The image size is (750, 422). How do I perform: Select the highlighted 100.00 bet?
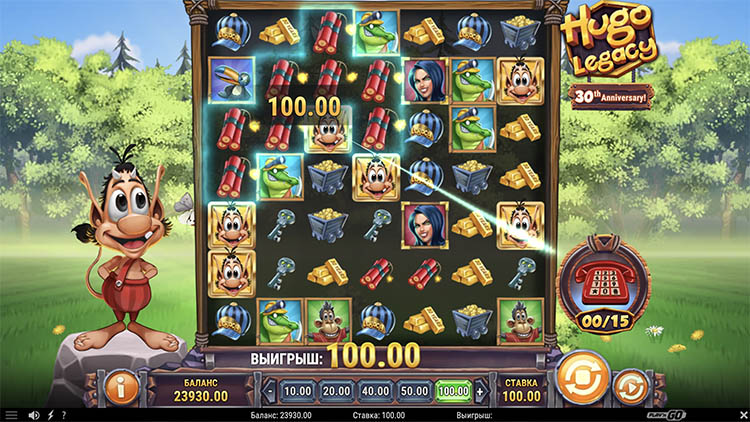[x=452, y=390]
